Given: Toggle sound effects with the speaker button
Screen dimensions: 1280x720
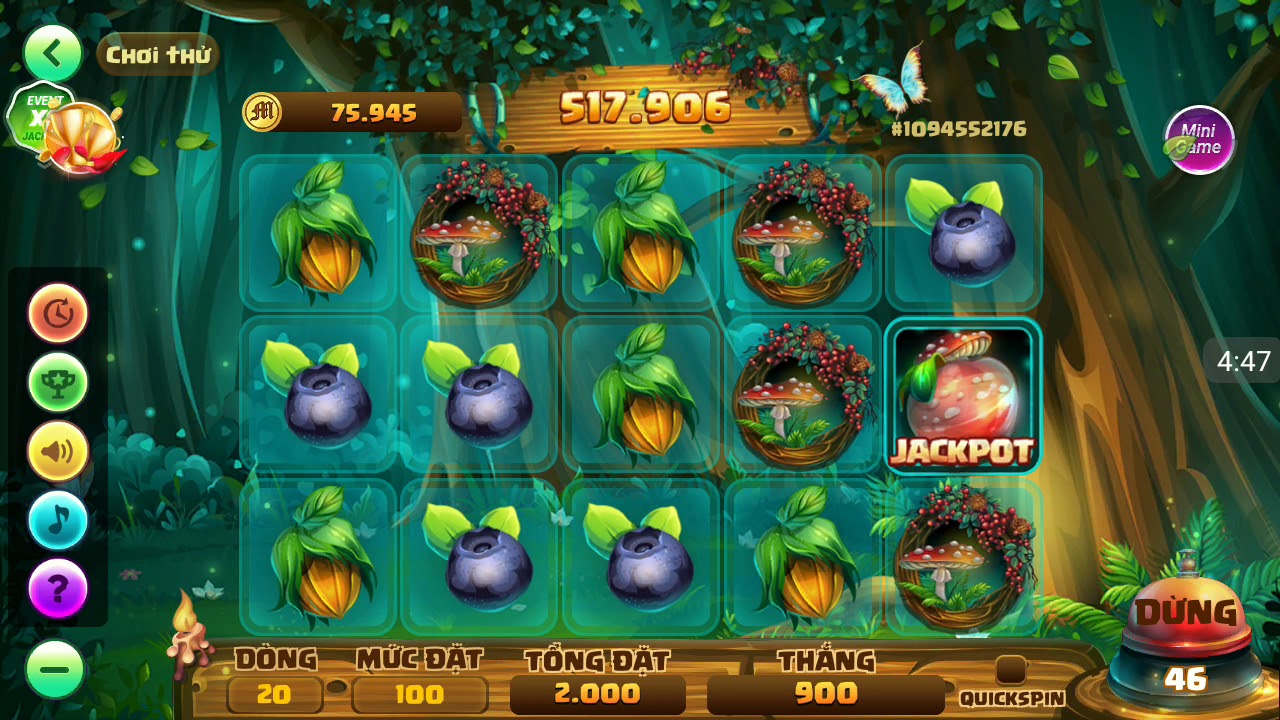Looking at the screenshot, I should 58,451.
